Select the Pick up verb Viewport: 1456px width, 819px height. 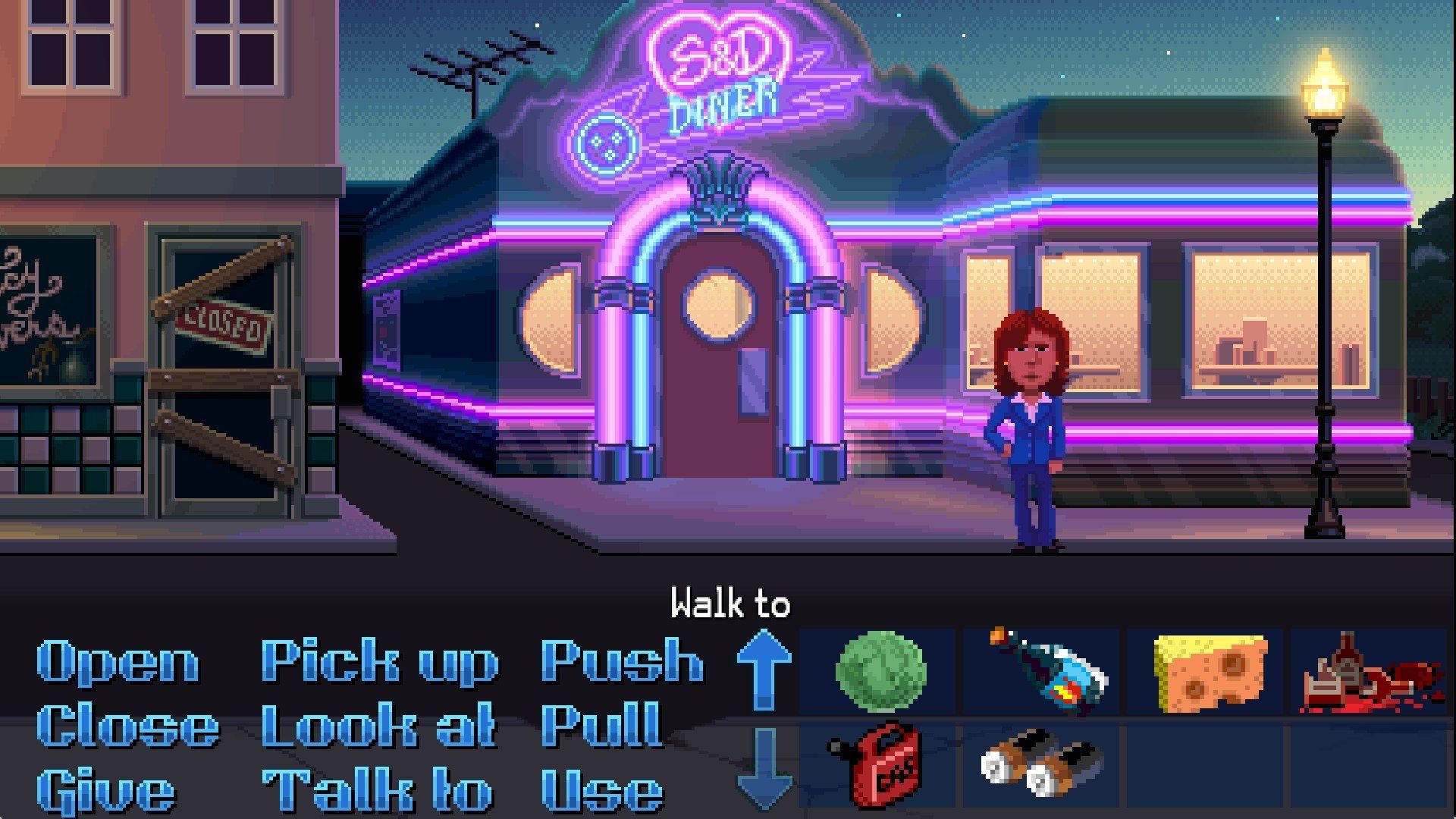click(x=379, y=661)
